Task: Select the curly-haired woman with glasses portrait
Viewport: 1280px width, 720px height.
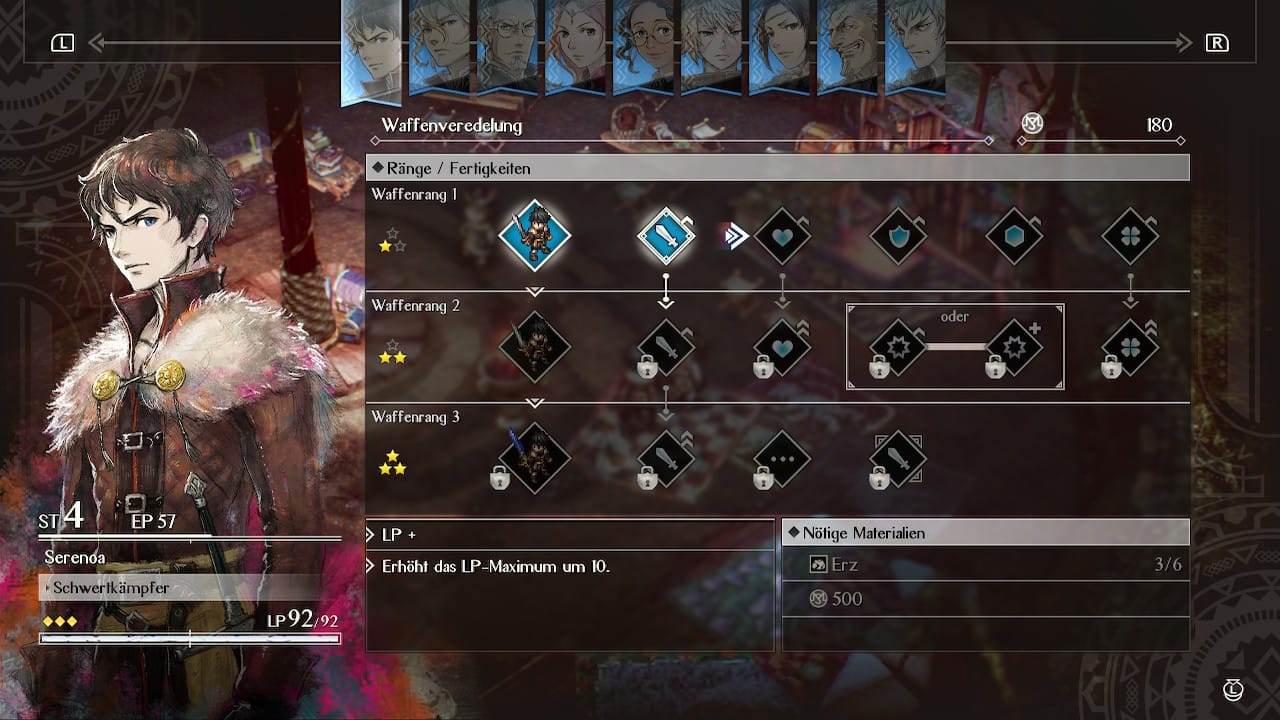Action: coord(643,45)
